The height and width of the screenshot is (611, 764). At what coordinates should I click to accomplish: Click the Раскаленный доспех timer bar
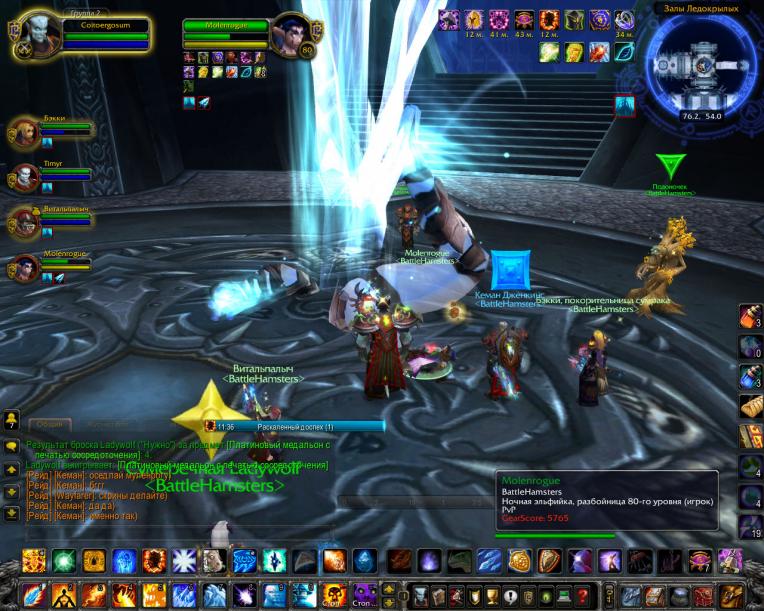[x=295, y=426]
